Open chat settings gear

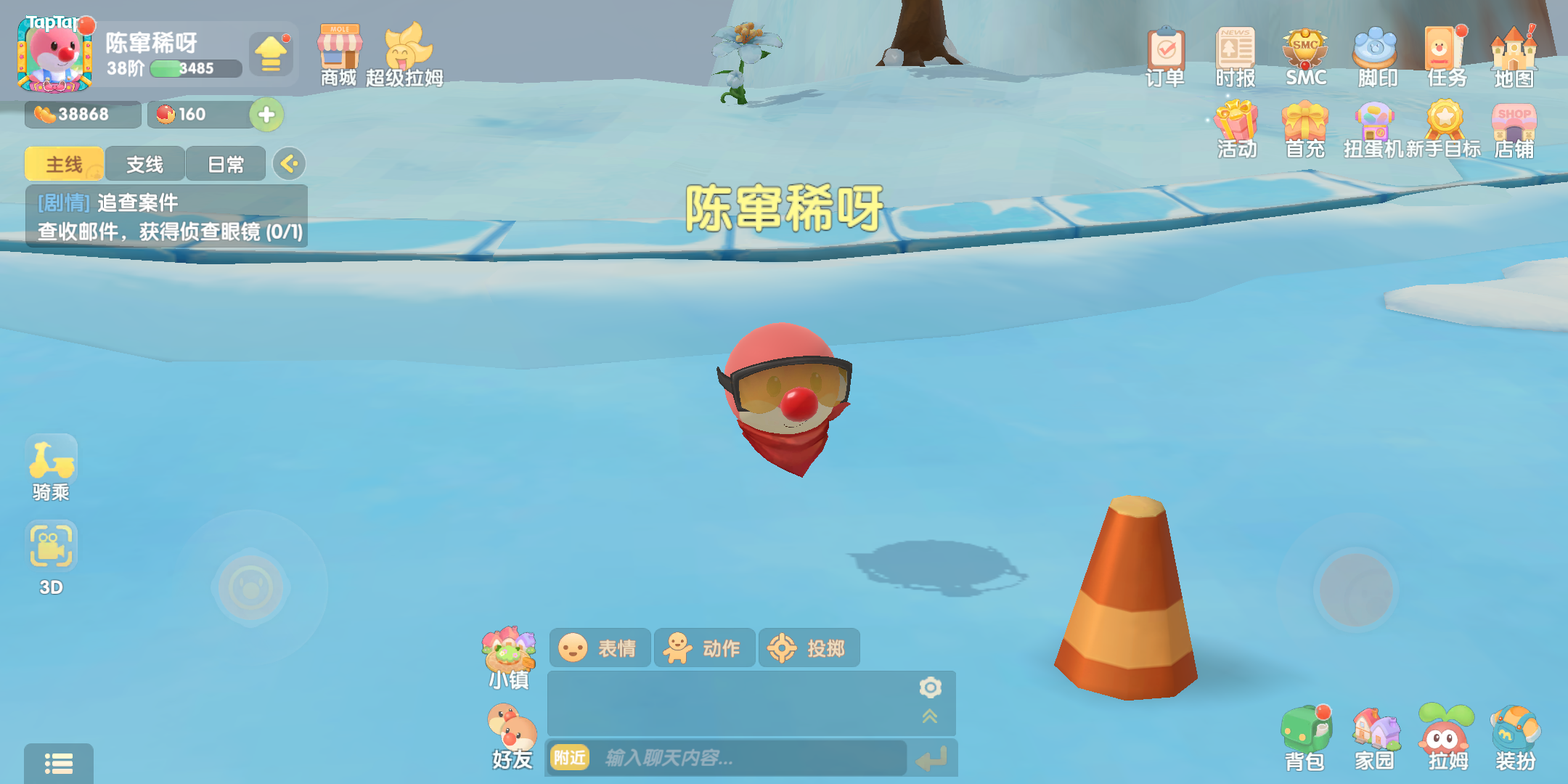click(x=930, y=687)
